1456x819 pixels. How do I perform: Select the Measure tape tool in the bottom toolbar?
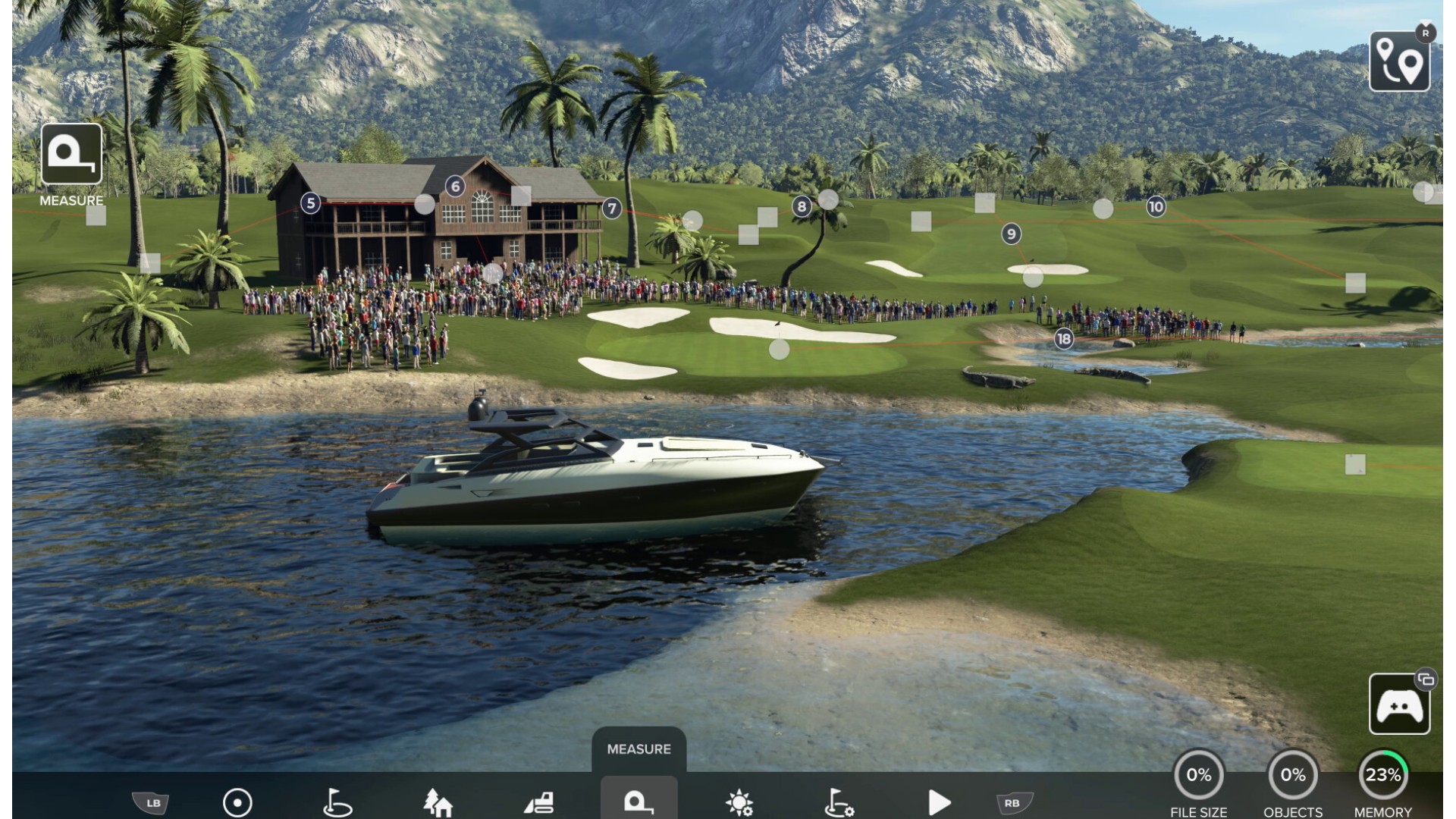coord(638,801)
